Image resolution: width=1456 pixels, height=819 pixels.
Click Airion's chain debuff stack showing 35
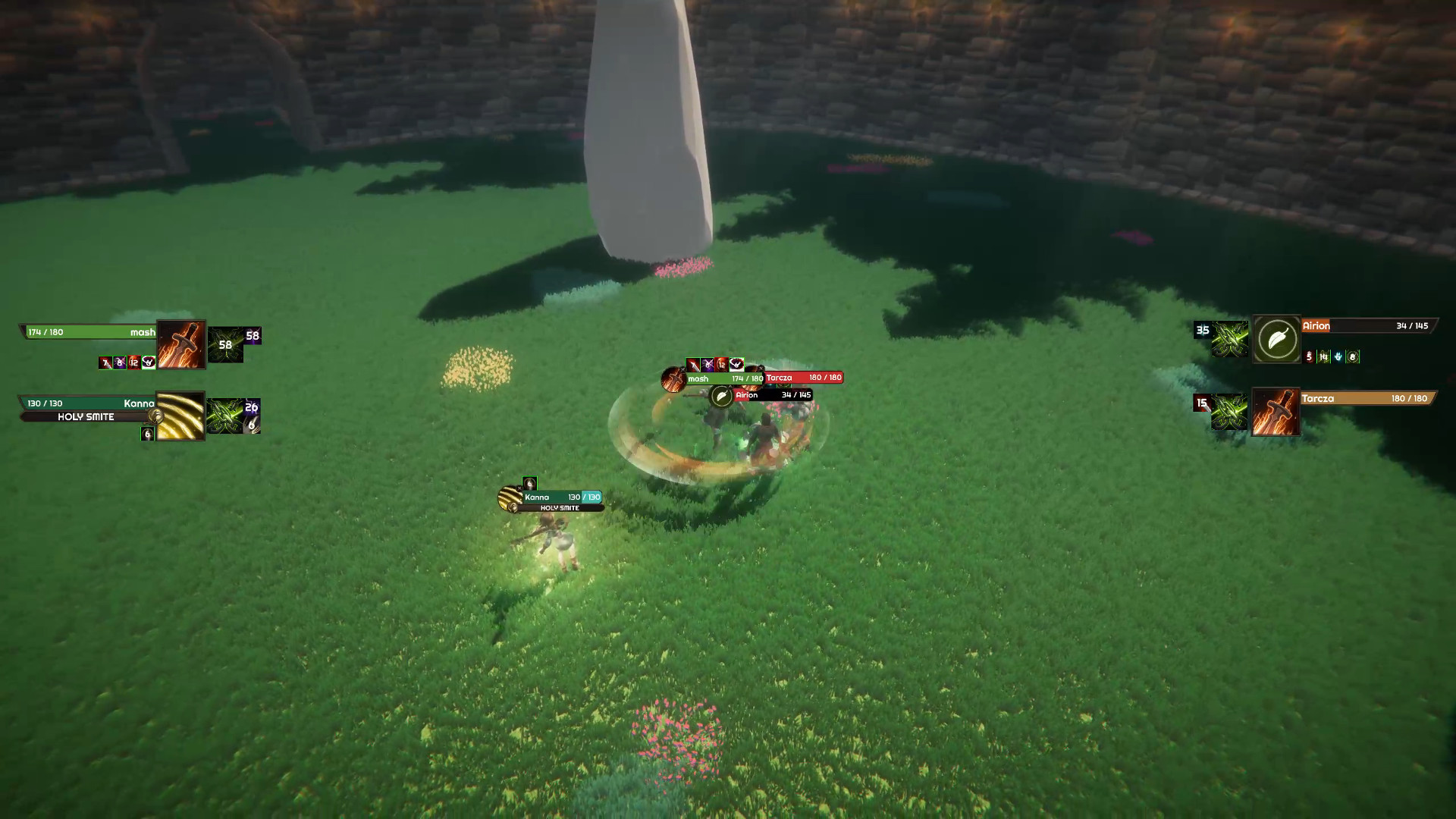pos(1222,338)
